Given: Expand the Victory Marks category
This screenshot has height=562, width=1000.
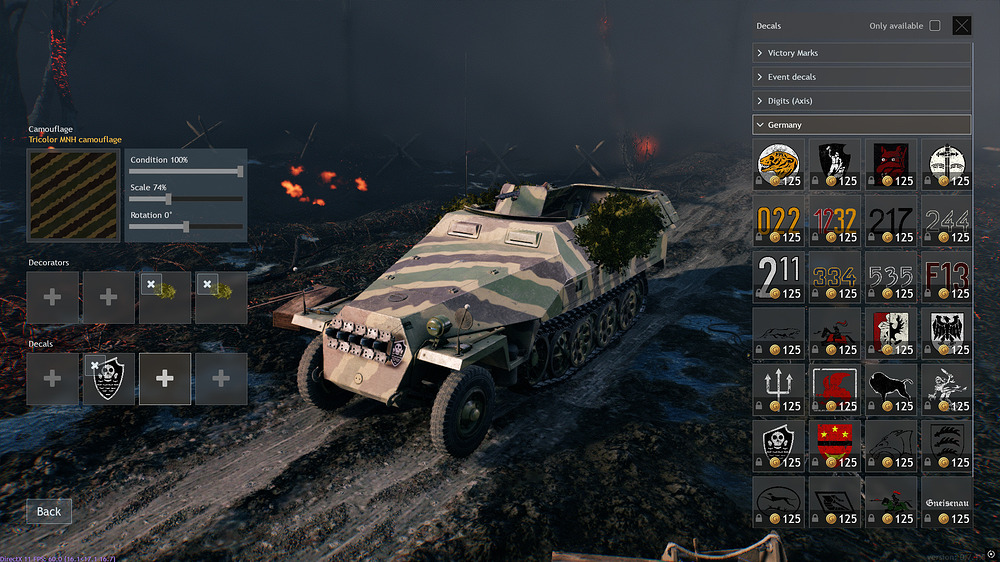Looking at the screenshot, I should [x=861, y=53].
